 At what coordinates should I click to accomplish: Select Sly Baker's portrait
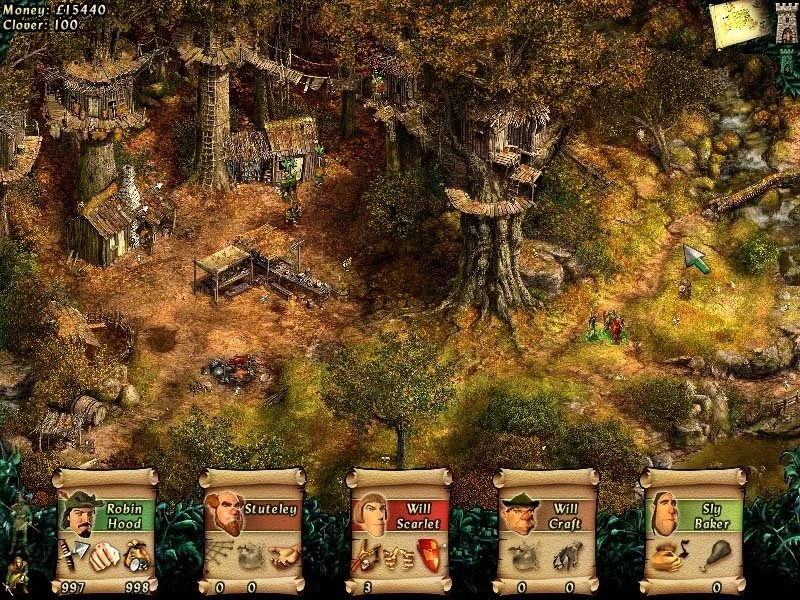667,515
